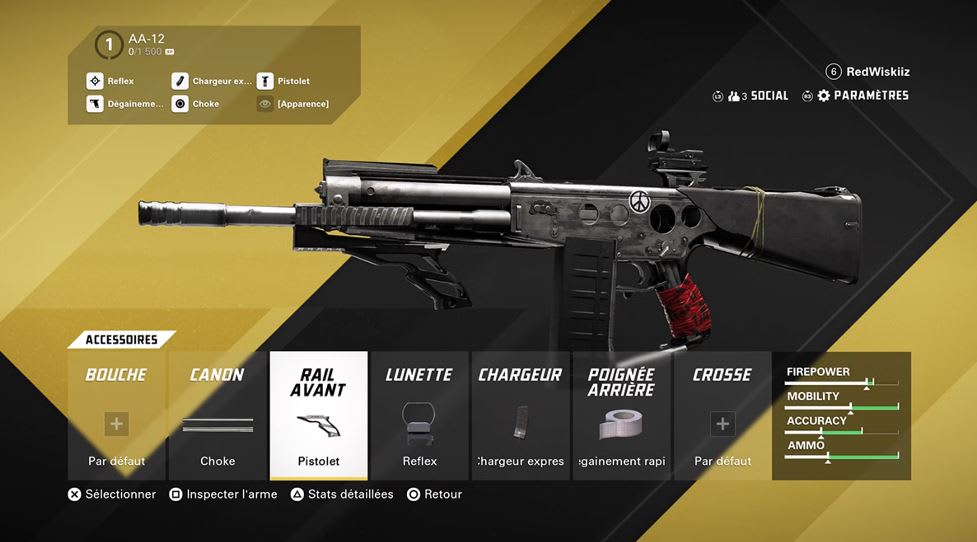Click the Chargeur express summary entry
977x542 pixels.
pyautogui.click(x=221, y=81)
